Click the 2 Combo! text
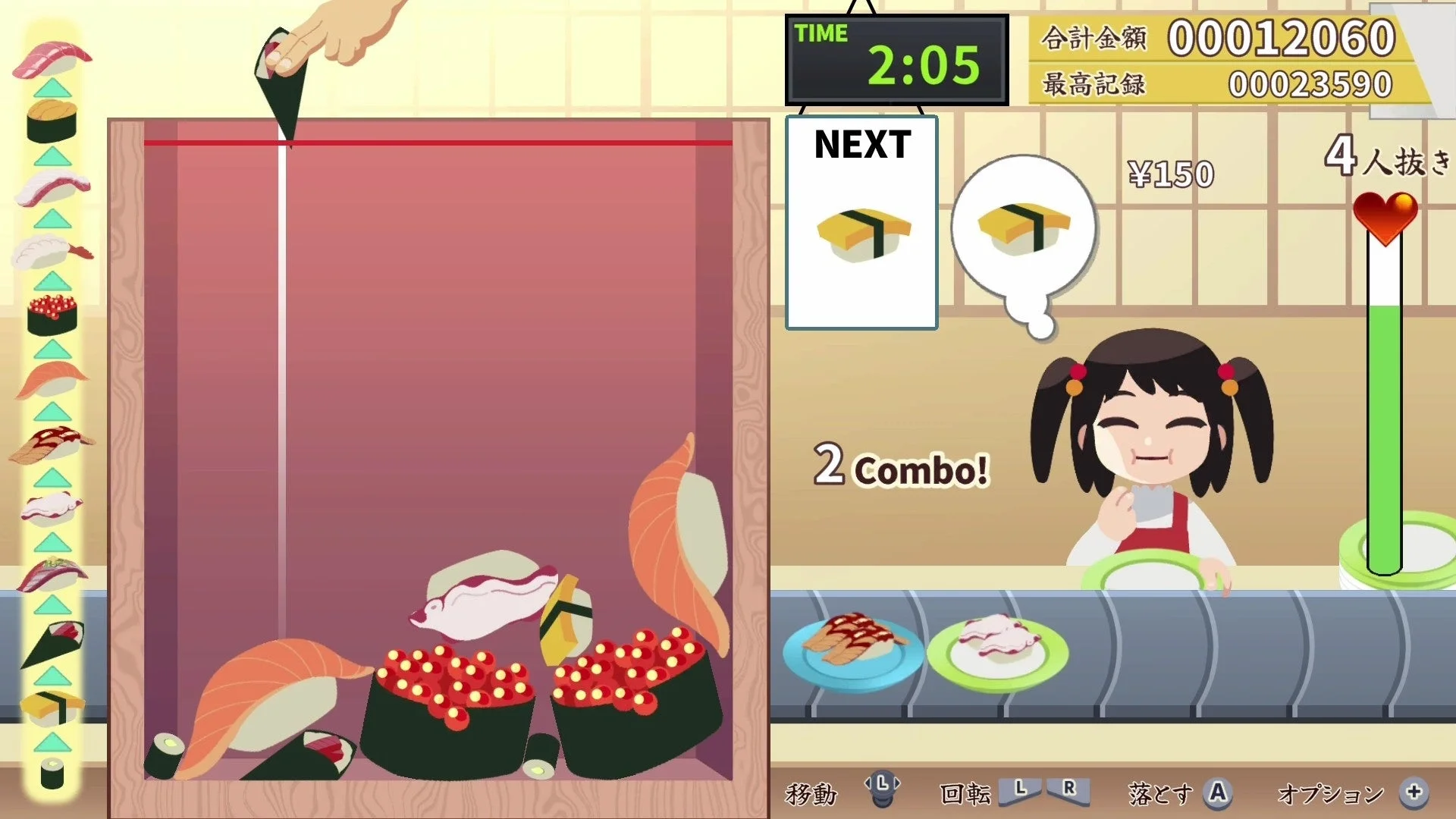The height and width of the screenshot is (819, 1456). click(902, 466)
